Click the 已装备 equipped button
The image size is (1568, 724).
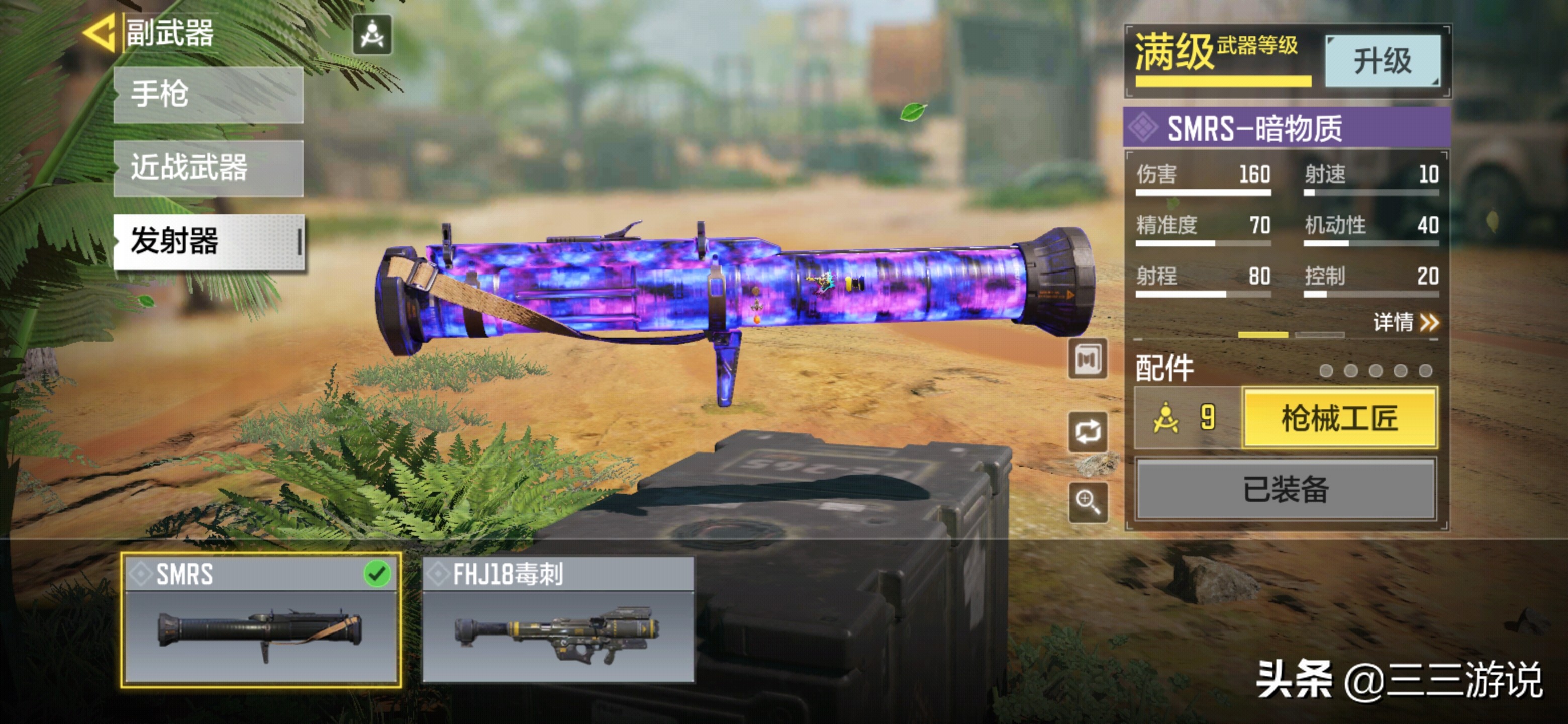coord(1286,490)
